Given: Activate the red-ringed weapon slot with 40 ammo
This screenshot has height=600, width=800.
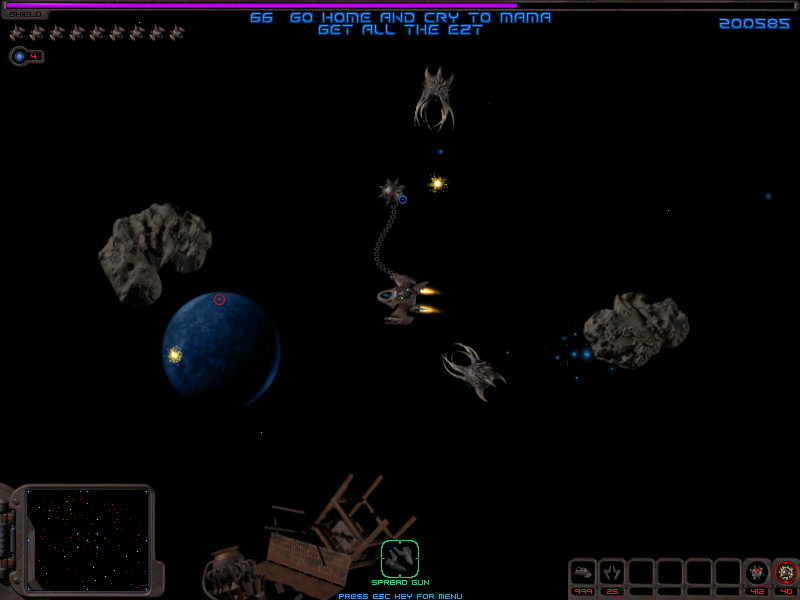Looking at the screenshot, I should (786, 572).
